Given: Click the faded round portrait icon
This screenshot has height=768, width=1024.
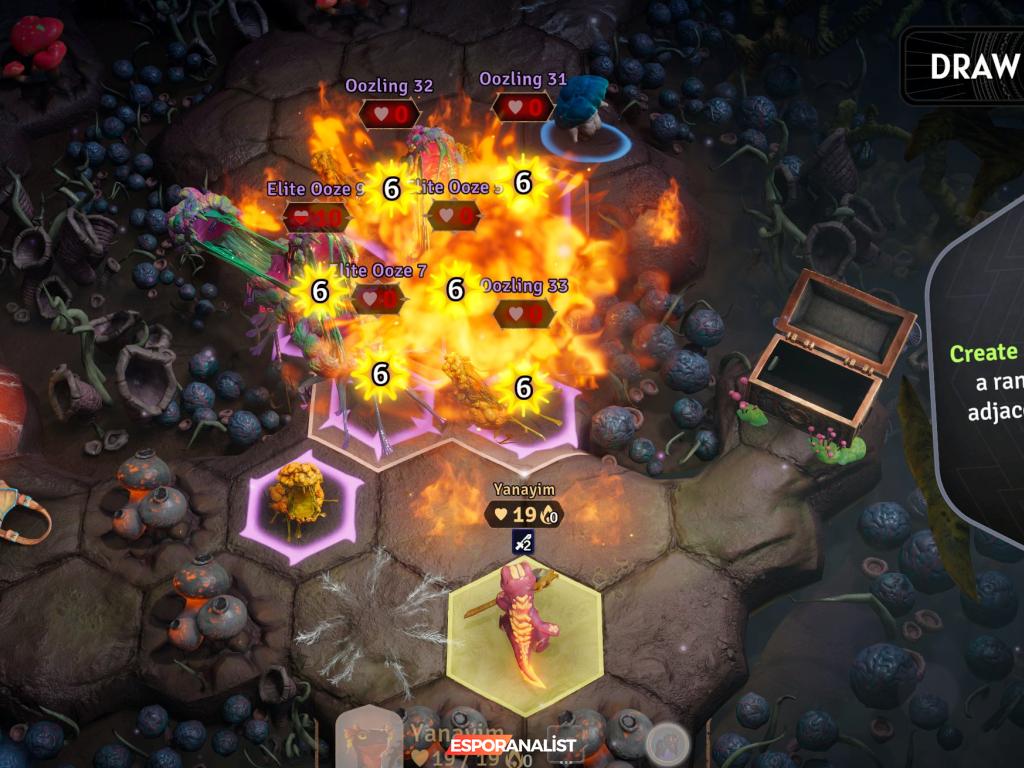Looking at the screenshot, I should [x=664, y=744].
